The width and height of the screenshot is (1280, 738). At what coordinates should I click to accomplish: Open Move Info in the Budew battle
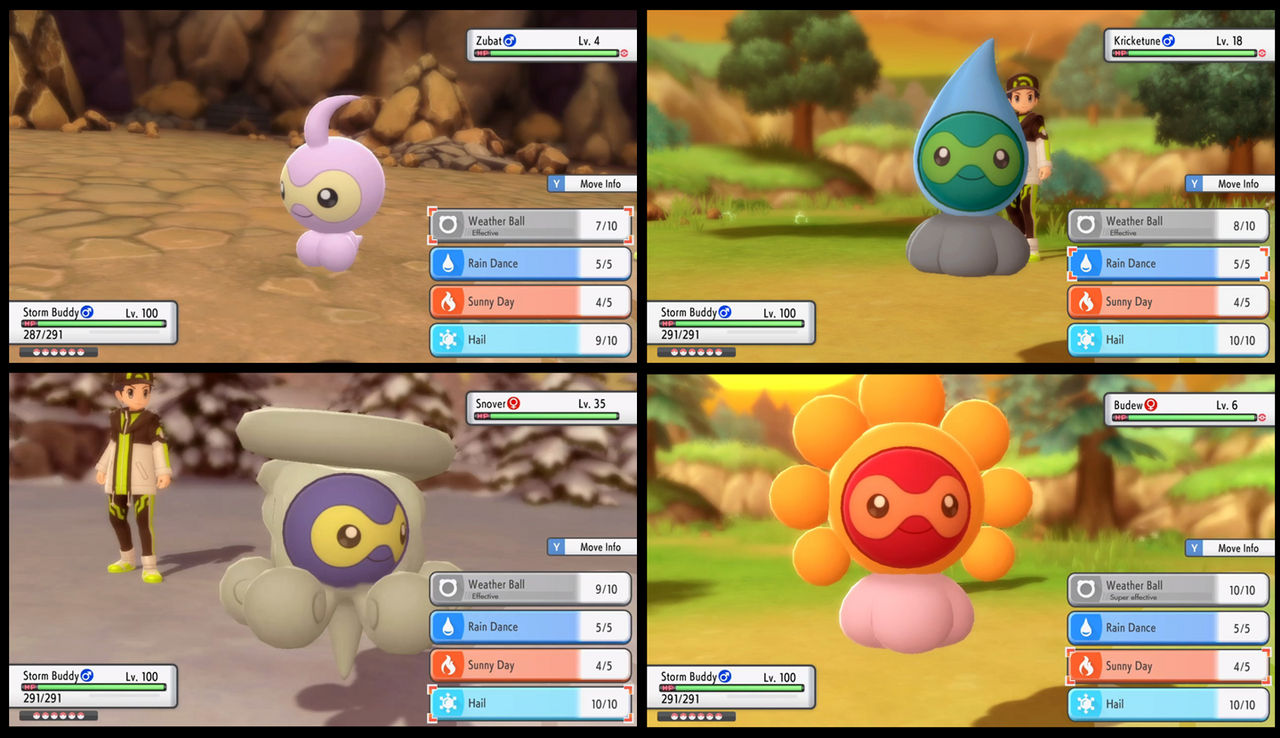(1229, 548)
